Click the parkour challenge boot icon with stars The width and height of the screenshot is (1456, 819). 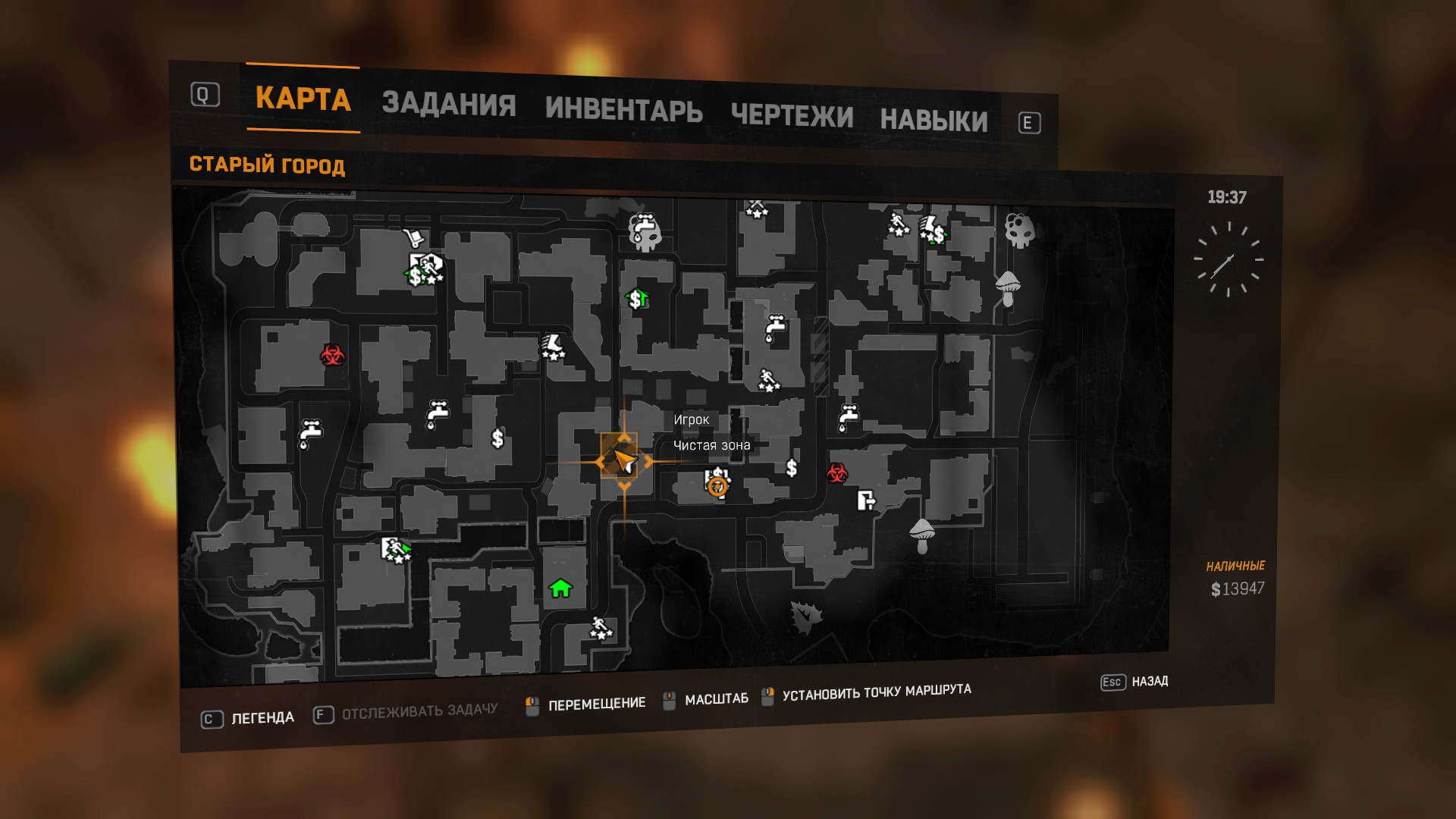pos(553,347)
